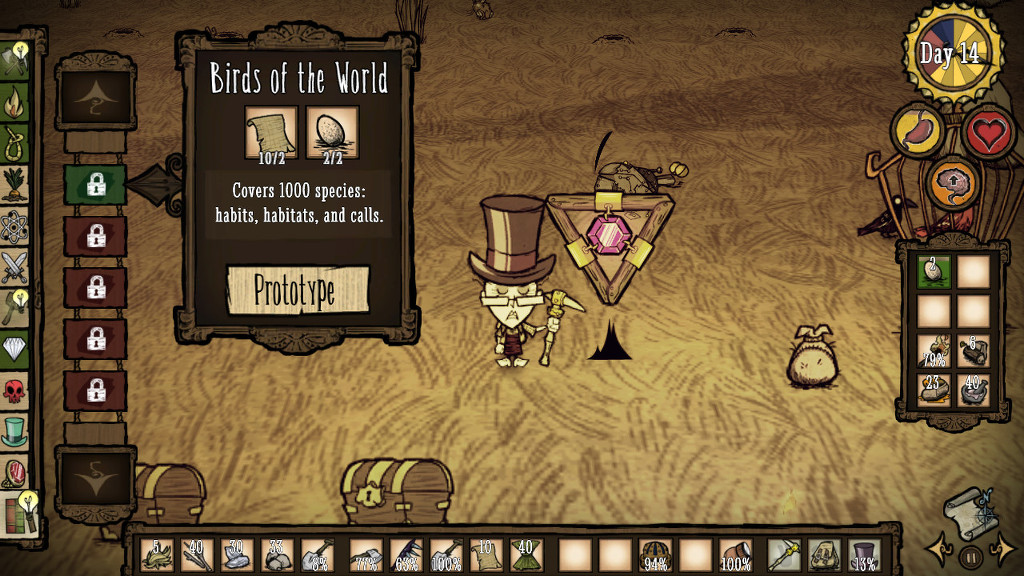Viewport: 1024px width, 576px height.
Task: Open the Food carrot crafting tab
Action: click(15, 184)
